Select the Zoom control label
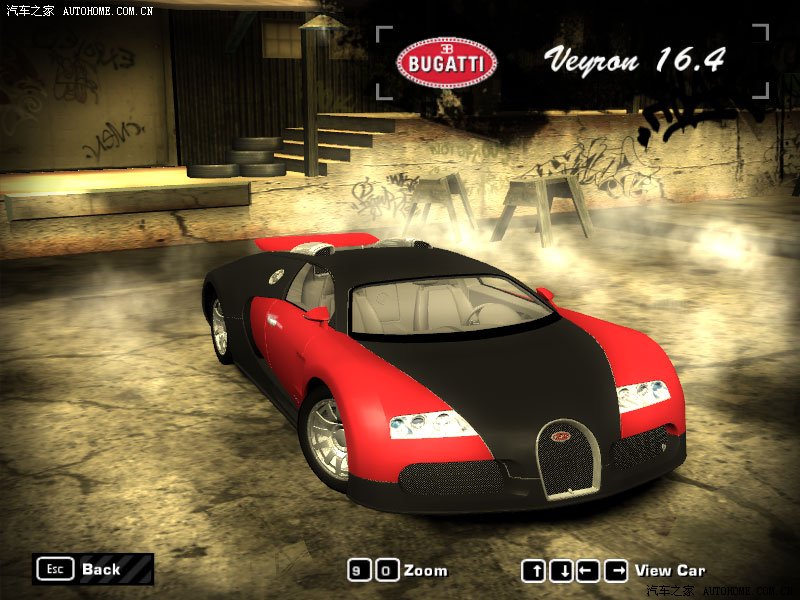The height and width of the screenshot is (600, 800). [x=425, y=570]
